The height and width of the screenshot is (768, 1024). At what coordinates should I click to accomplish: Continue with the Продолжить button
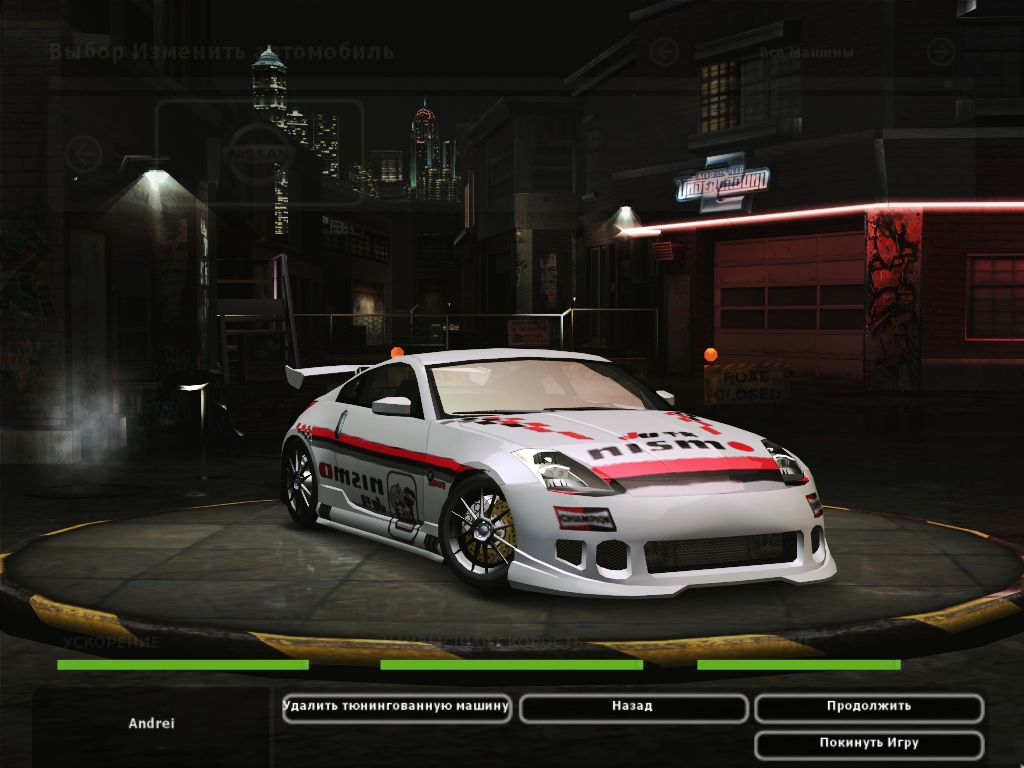click(x=868, y=707)
